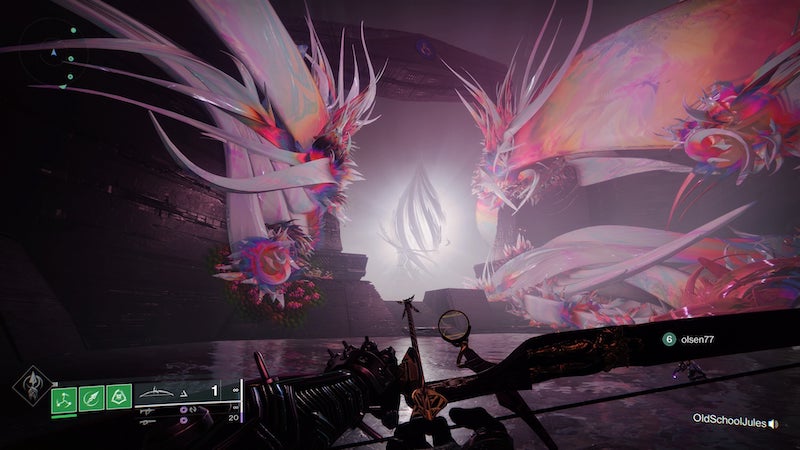Screen dimensions: 800x450
Task: Trigger the green knife melee ability icon
Action: click(92, 397)
